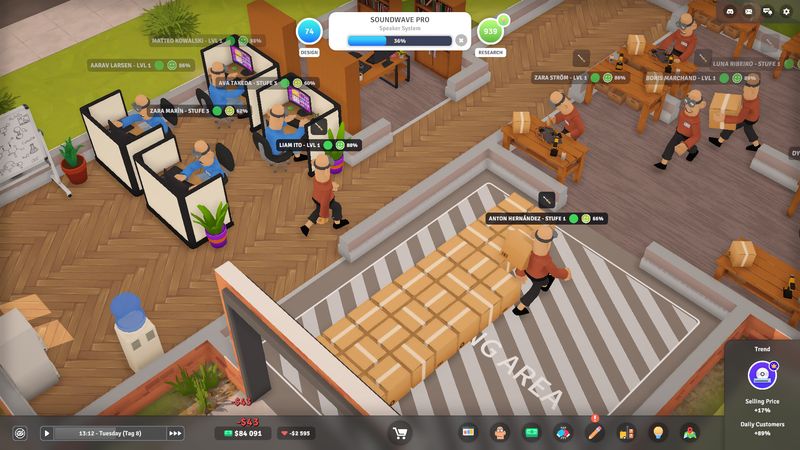This screenshot has height=450, width=800.
Task: Cancel the Soundwave Pro development
Action: coord(461,41)
